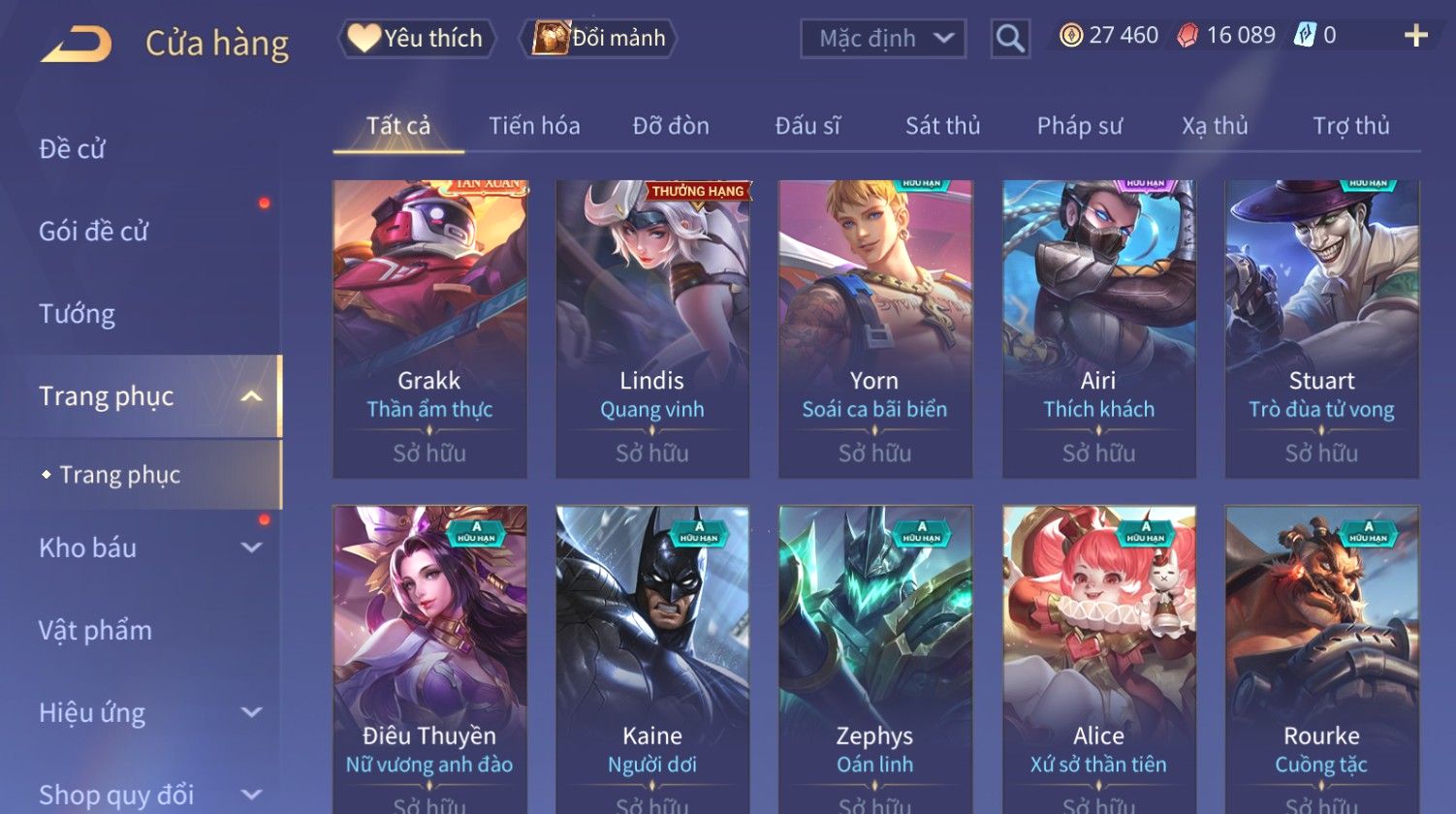This screenshot has height=814, width=1456.
Task: Open the Stuart Trò đùa tử vong card
Action: [1321, 328]
